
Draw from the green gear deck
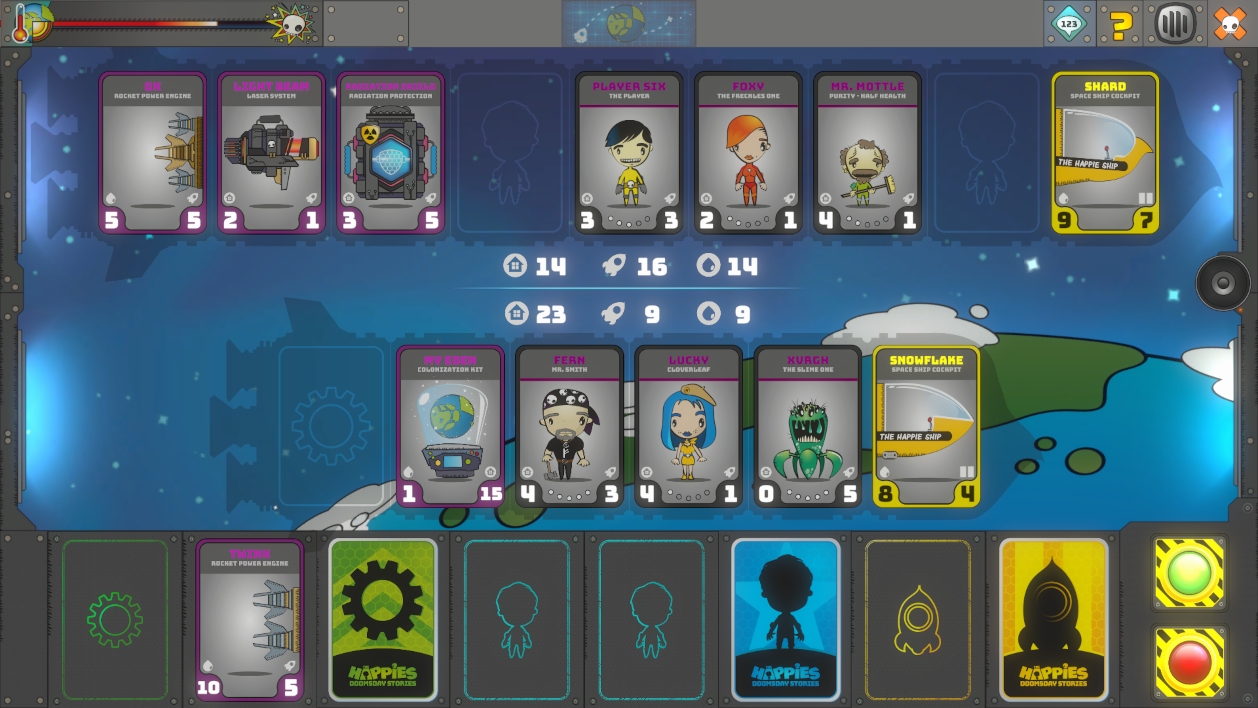[x=383, y=619]
